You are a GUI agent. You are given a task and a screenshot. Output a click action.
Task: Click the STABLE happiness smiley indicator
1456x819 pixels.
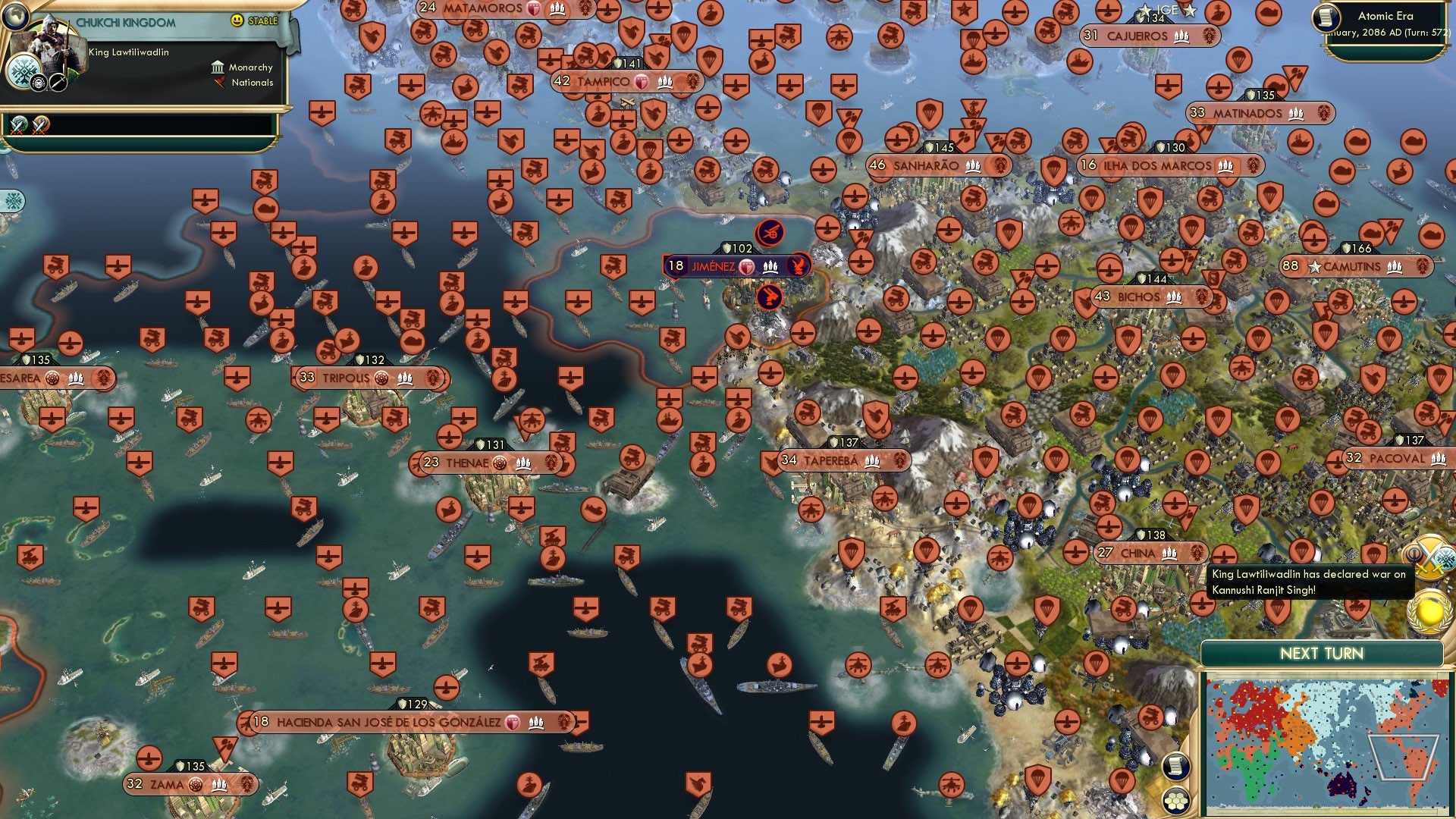235,20
